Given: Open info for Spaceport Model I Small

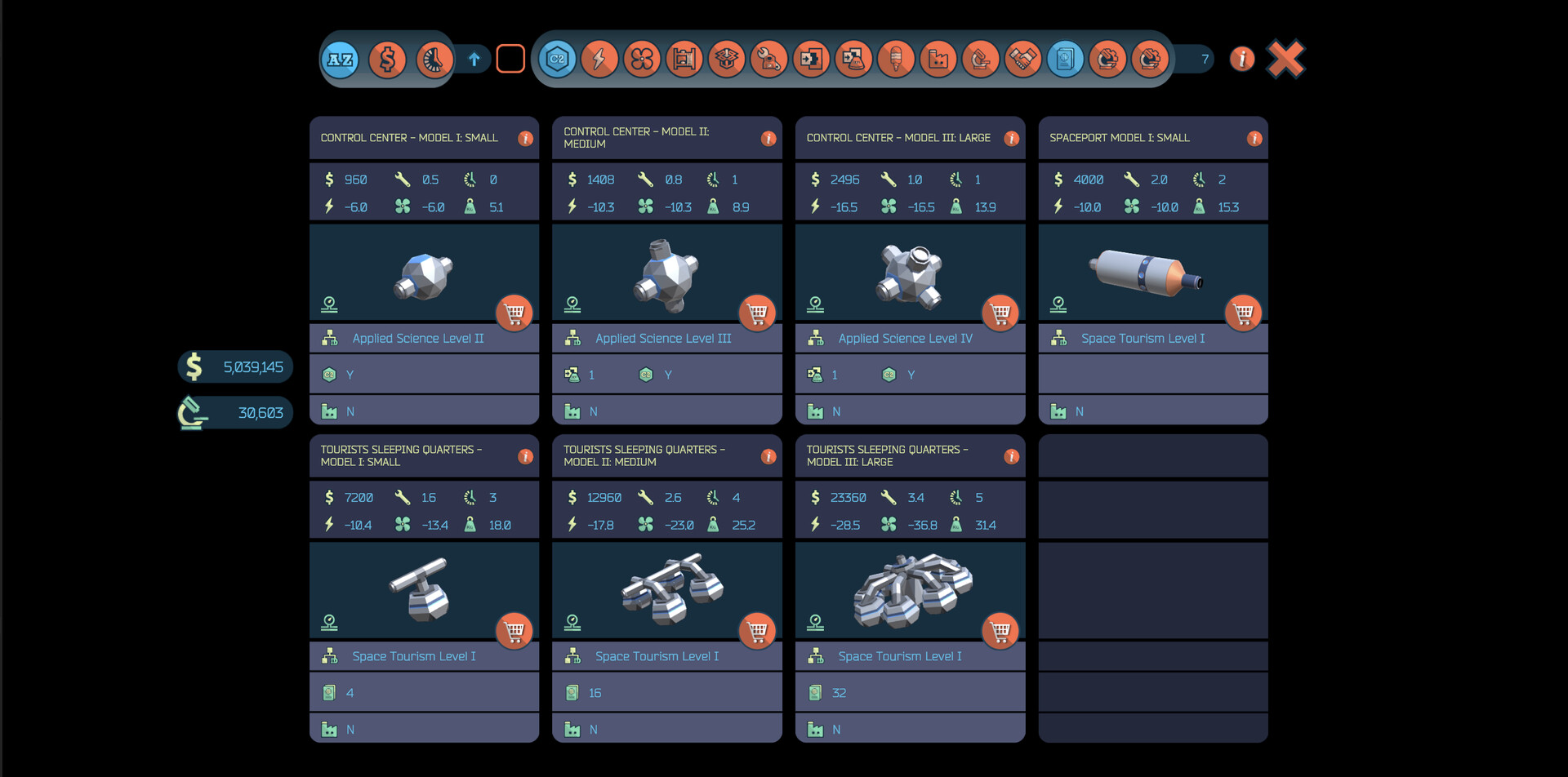Looking at the screenshot, I should (x=1255, y=139).
